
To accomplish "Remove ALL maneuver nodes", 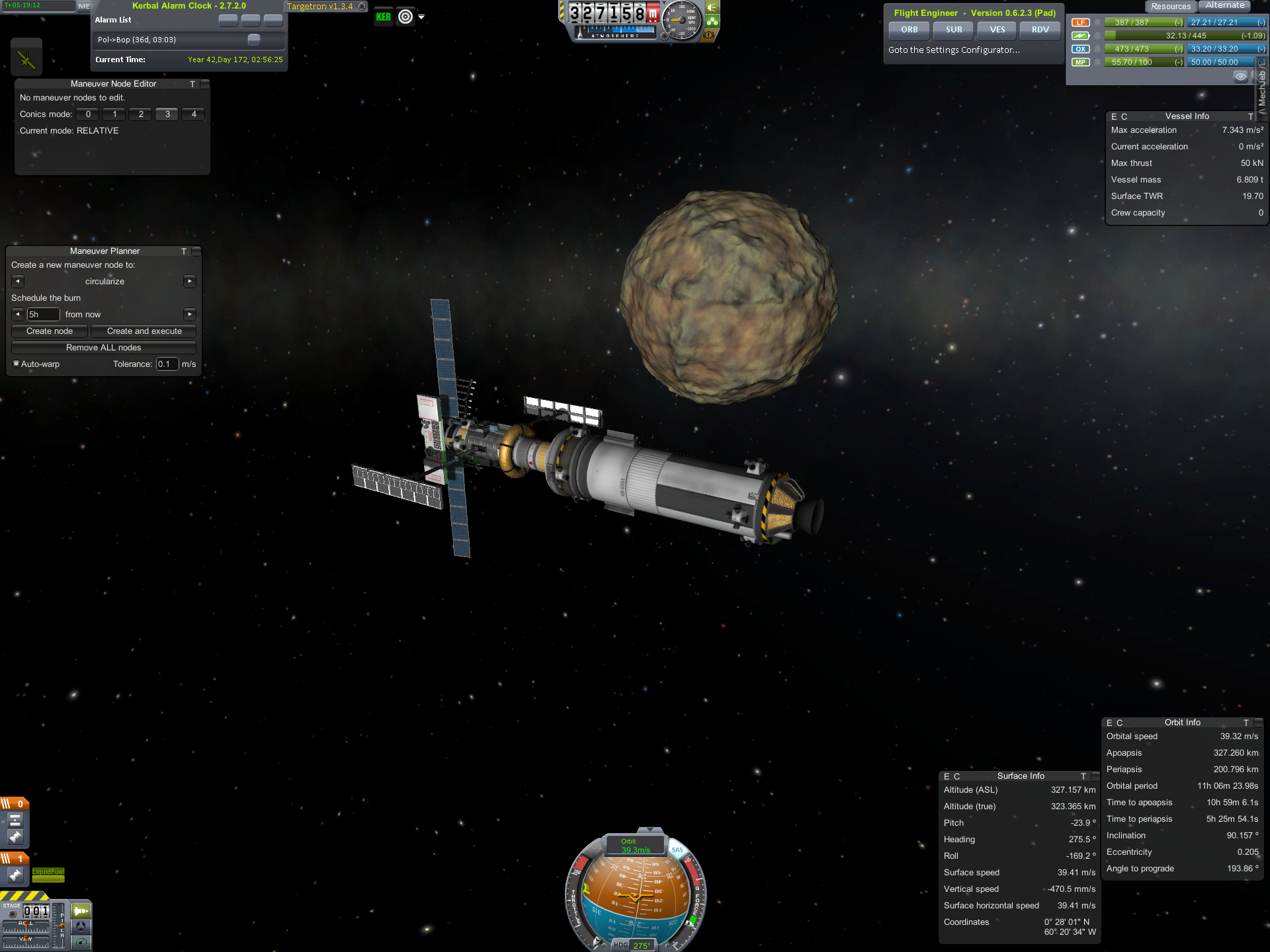I will [103, 348].
